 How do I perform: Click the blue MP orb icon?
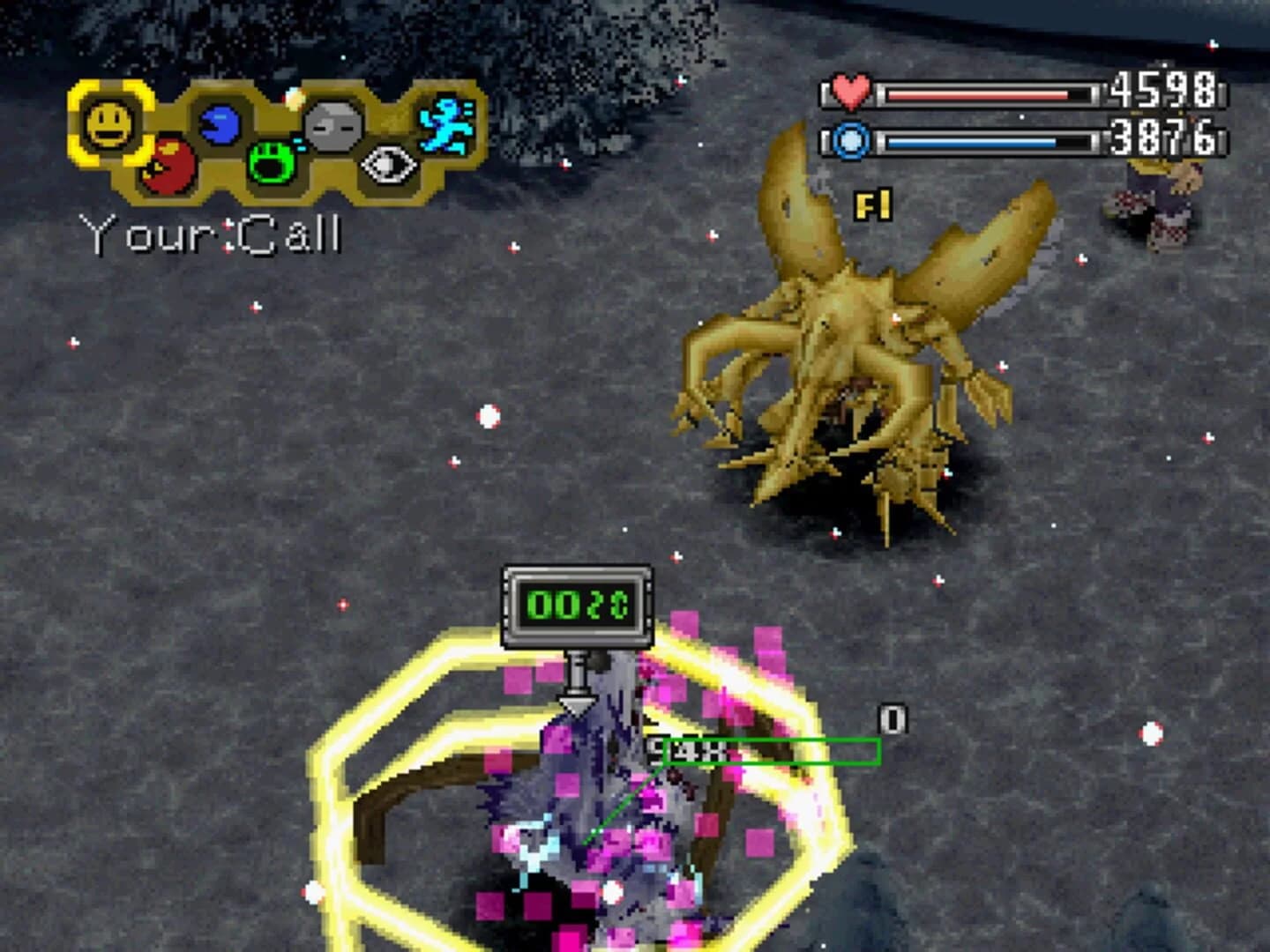click(x=848, y=141)
